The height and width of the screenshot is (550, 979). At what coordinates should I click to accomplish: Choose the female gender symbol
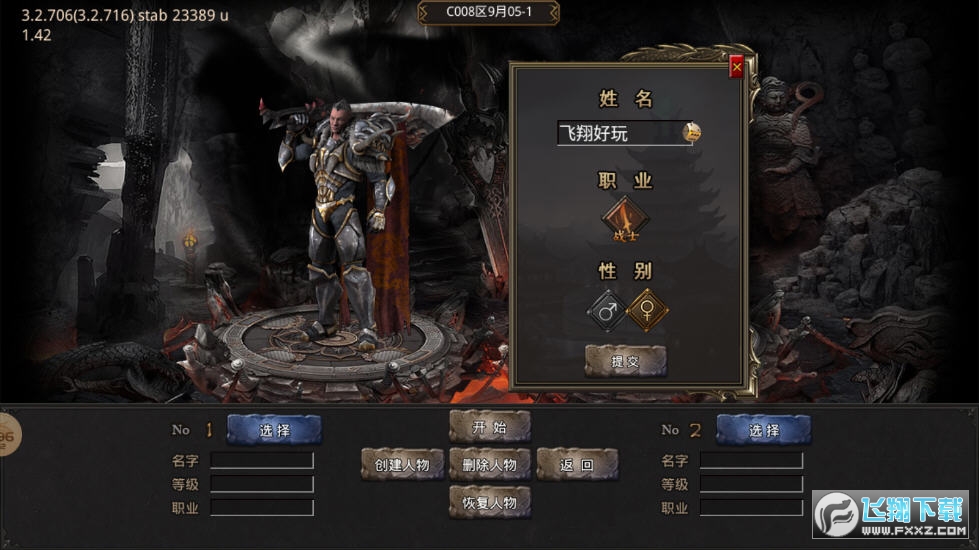(646, 311)
